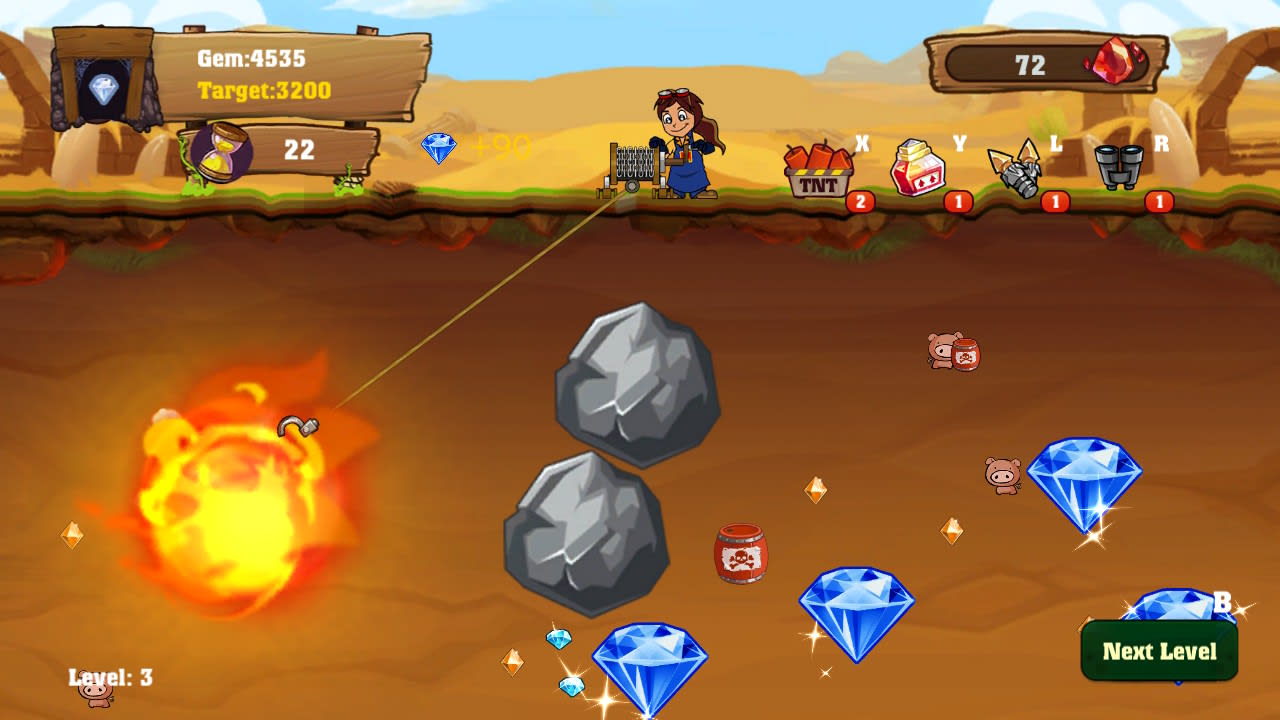Click the wooden score plaque showing 72
This screenshot has width=1280, height=720.
1030,62
